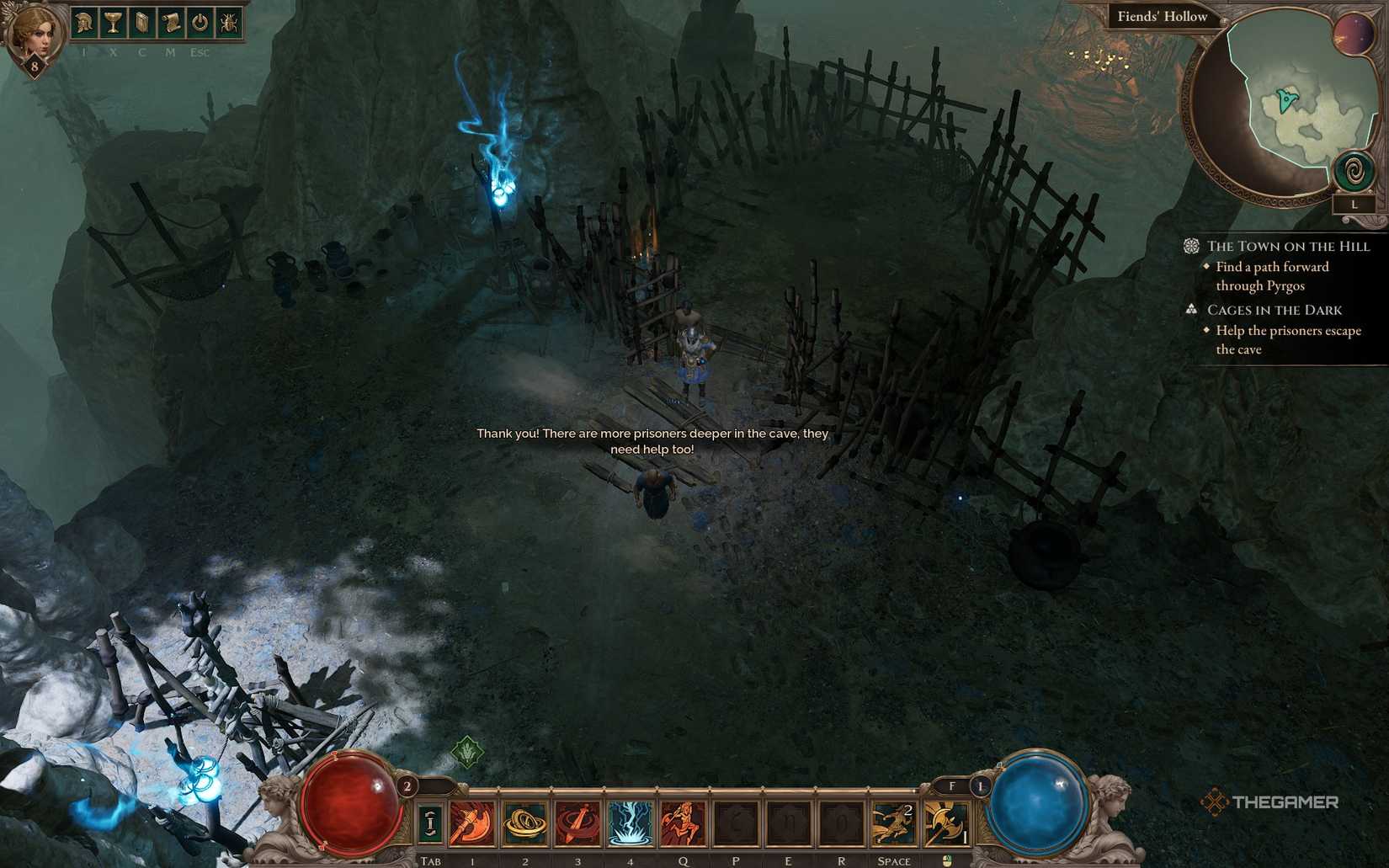Click the L button to expand the full map
The width and height of the screenshot is (1389, 868).
pyautogui.click(x=1355, y=202)
